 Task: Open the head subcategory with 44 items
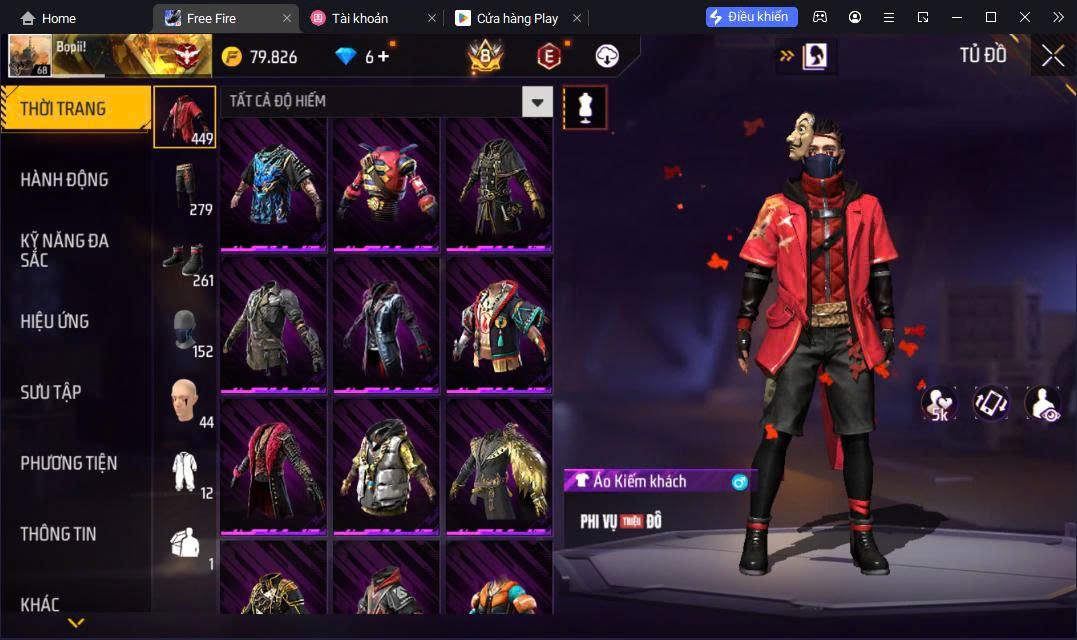coord(185,401)
